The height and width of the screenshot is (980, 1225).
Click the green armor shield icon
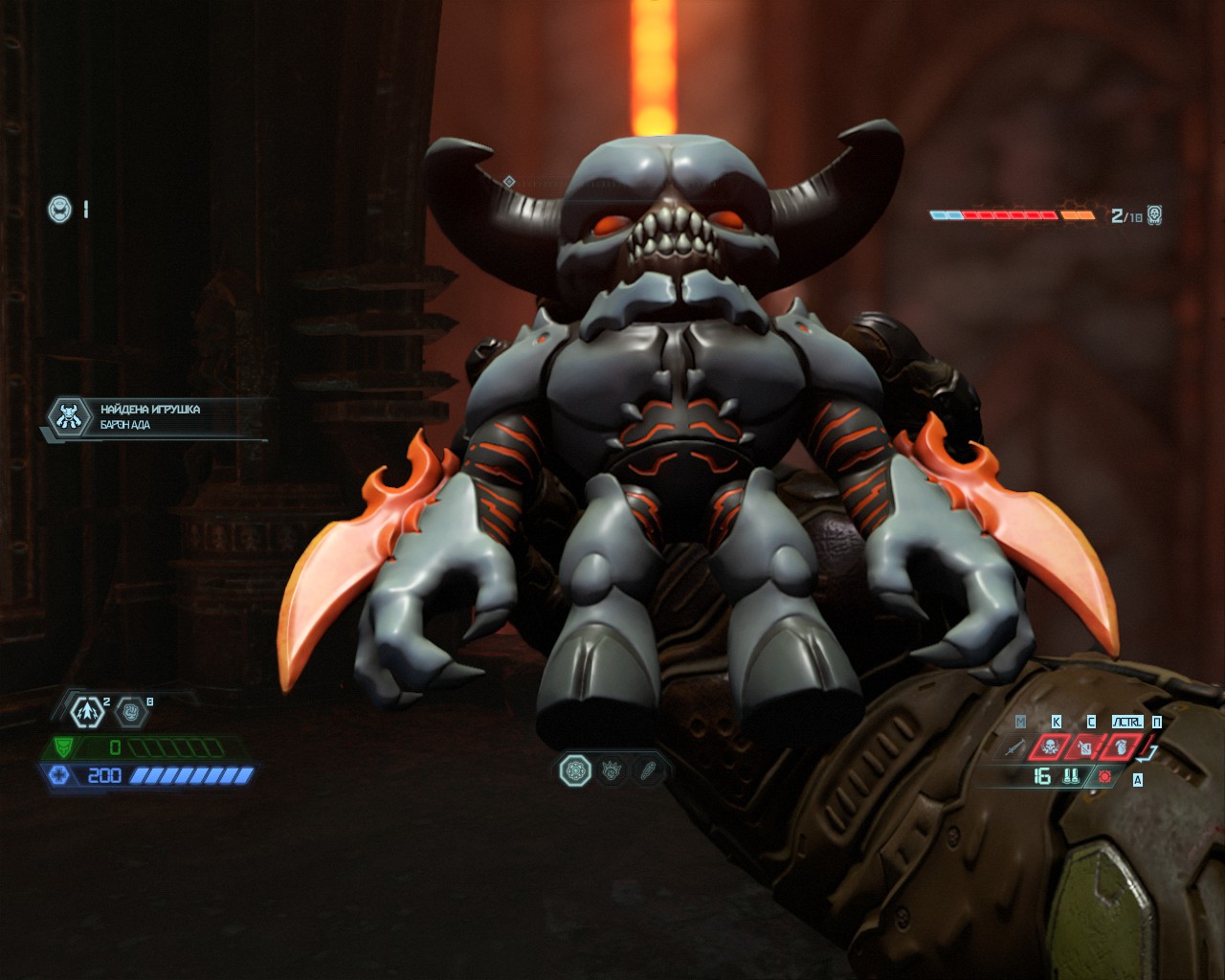pyautogui.click(x=63, y=747)
